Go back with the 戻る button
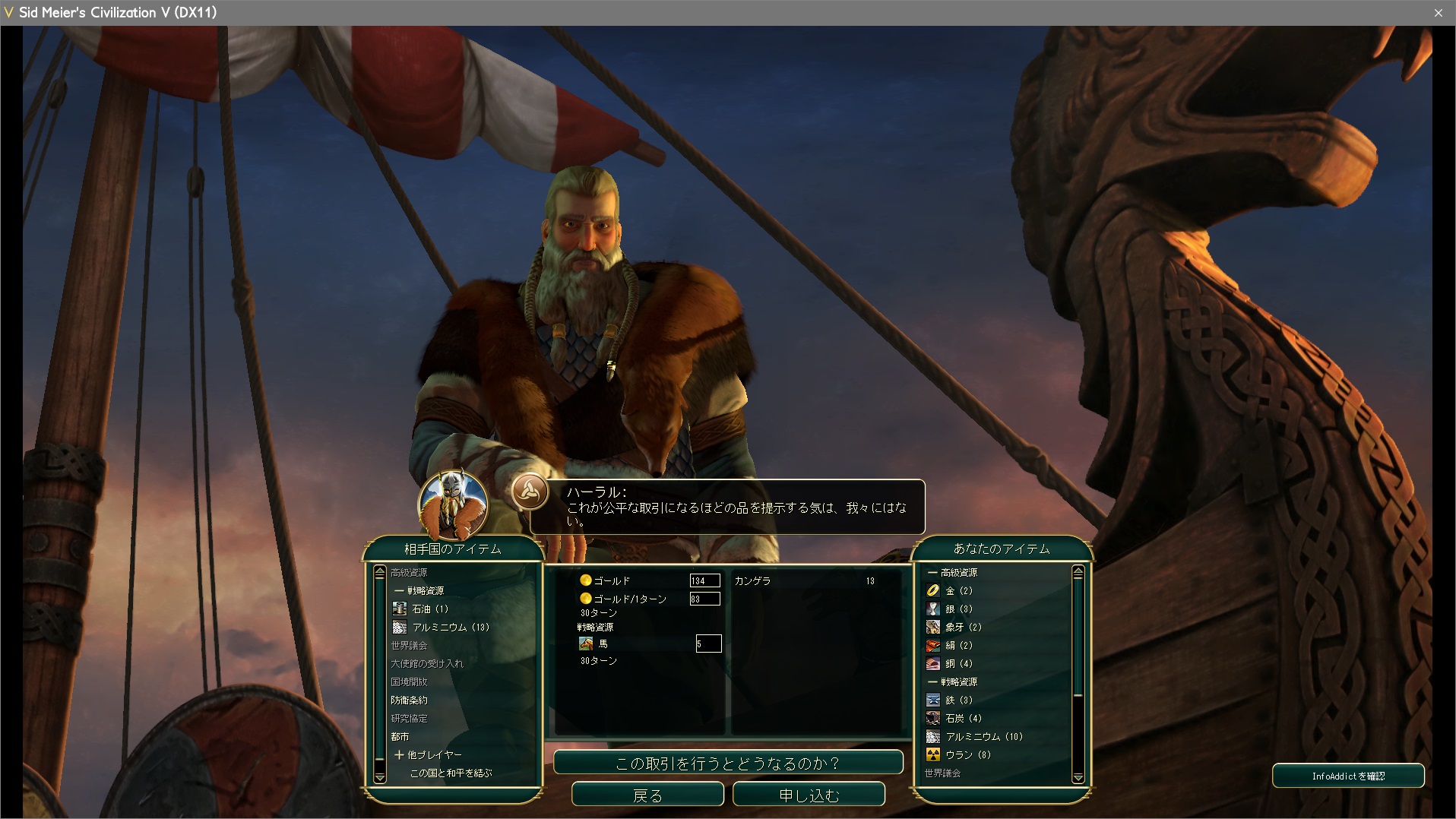 point(647,795)
